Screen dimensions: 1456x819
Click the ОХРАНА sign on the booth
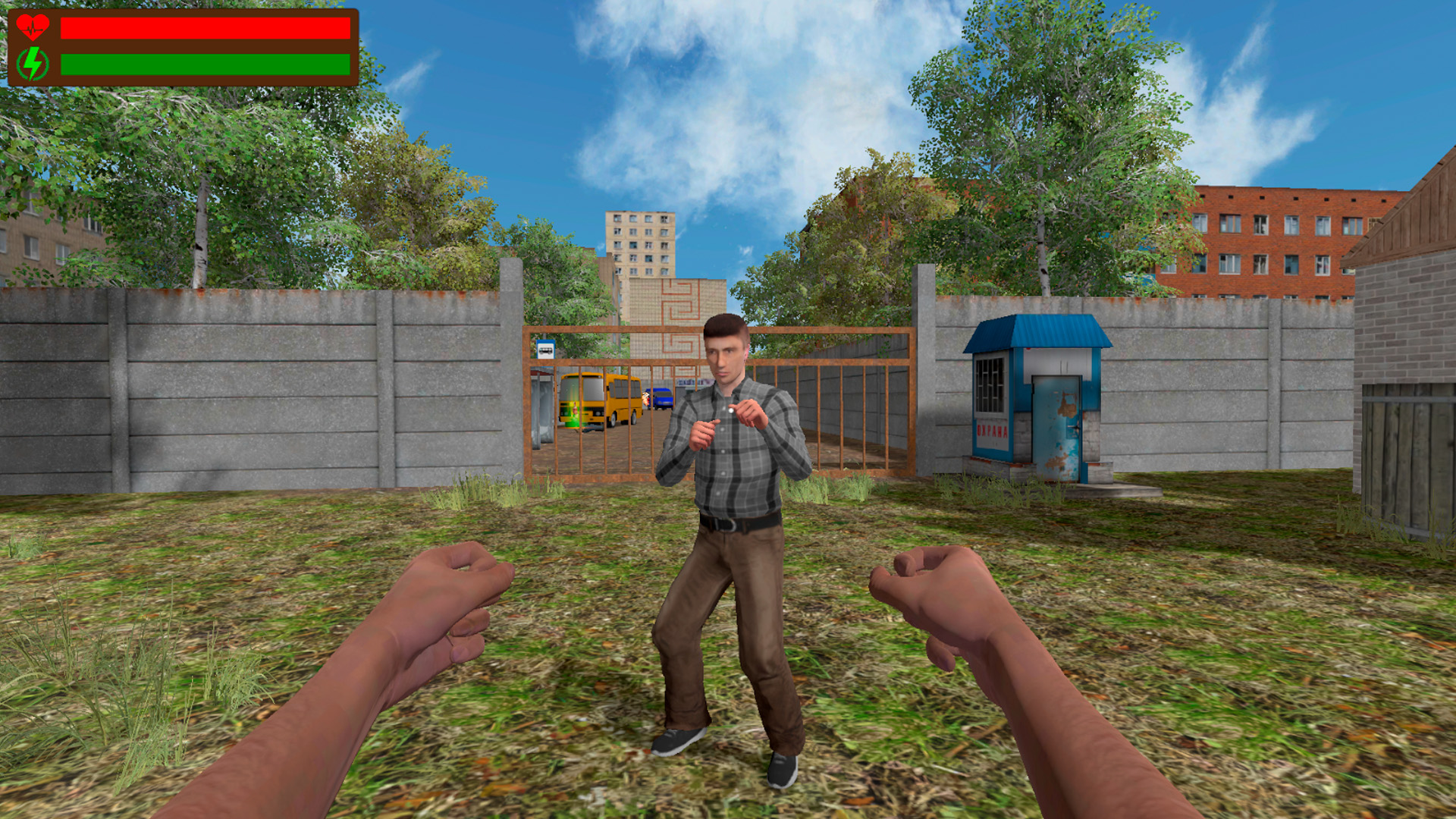tap(991, 430)
